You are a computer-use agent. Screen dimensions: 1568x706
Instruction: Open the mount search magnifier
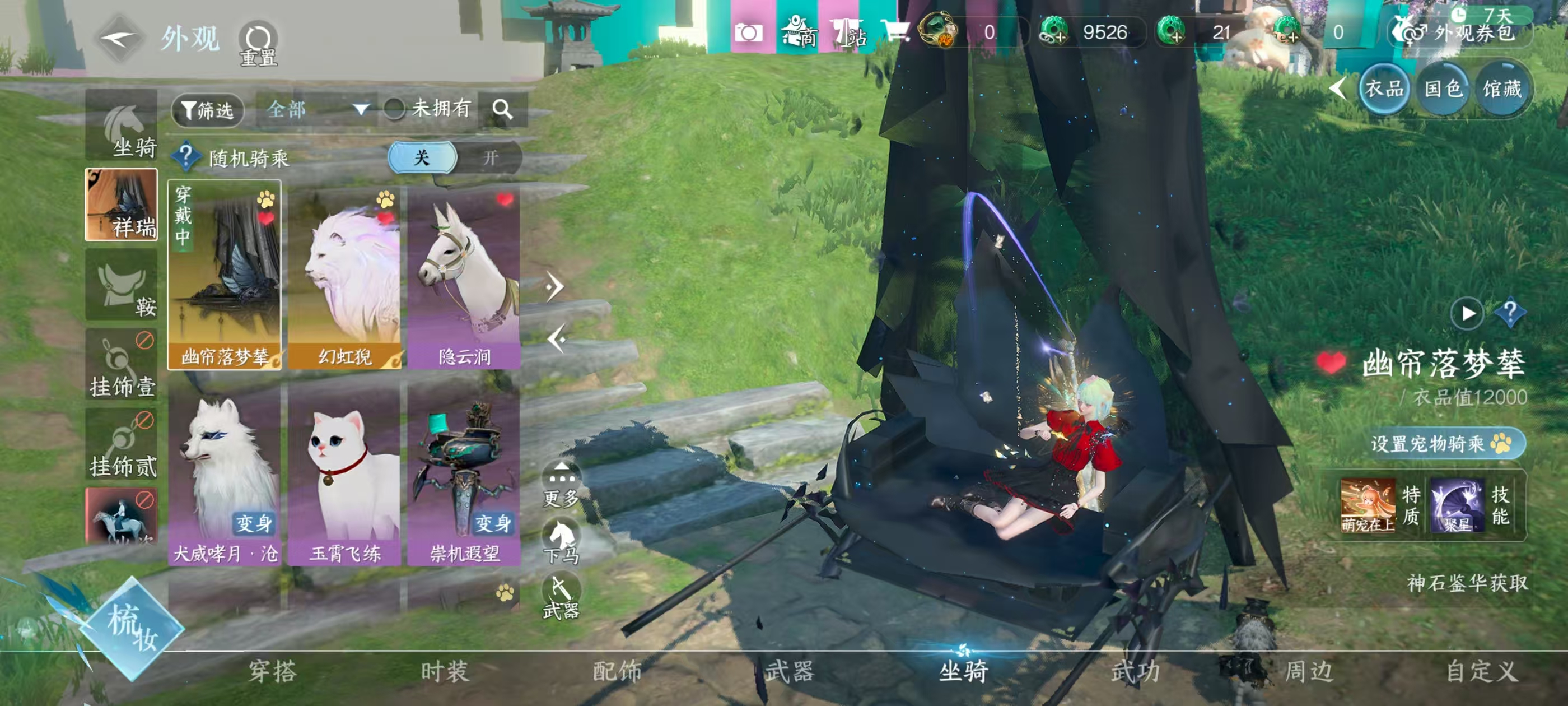pos(502,110)
